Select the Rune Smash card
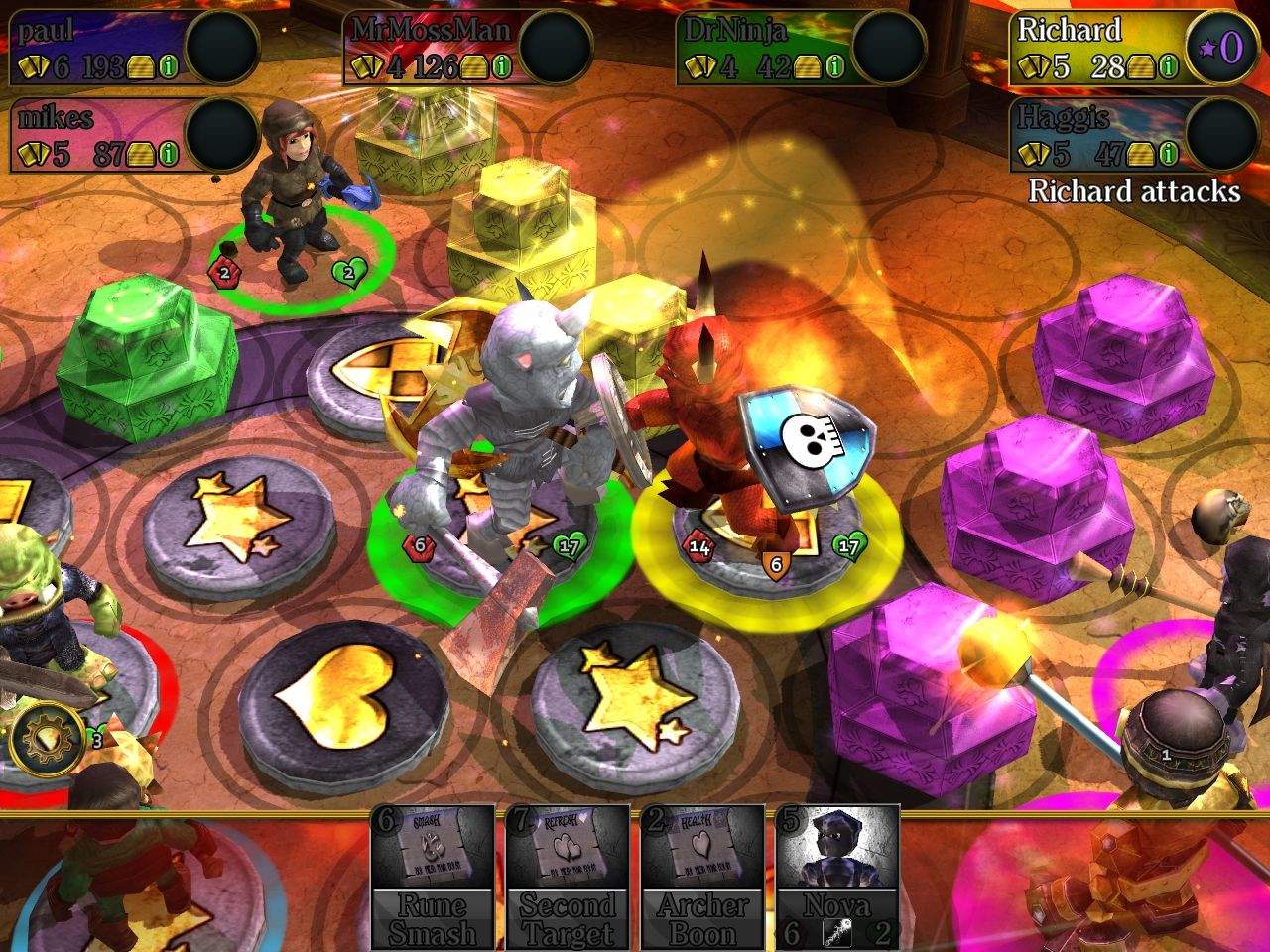This screenshot has height=952, width=1270. [x=433, y=876]
